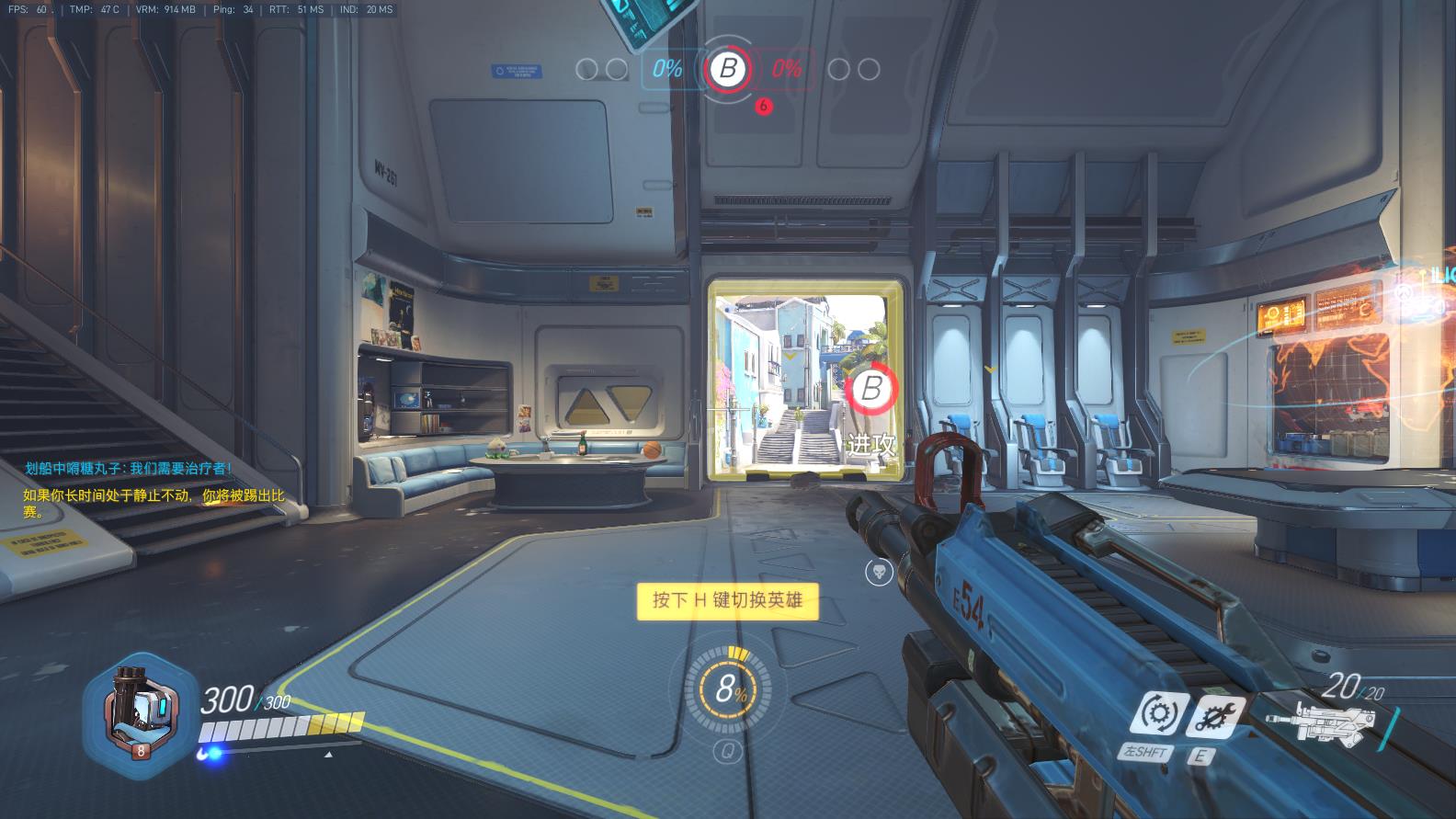Click the ultimate charge meter
Viewport: 1456px width, 819px height.
pos(729,690)
